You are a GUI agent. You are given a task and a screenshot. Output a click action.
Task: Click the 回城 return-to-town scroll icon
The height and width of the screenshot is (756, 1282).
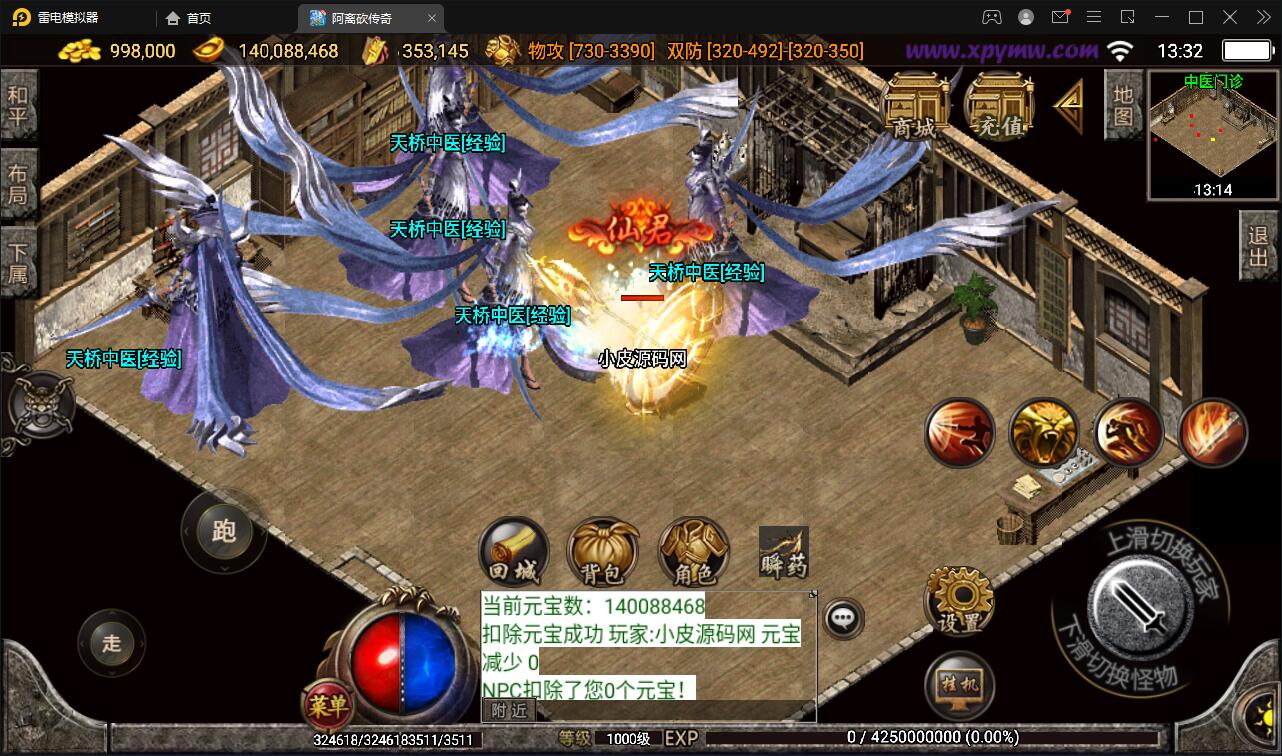(513, 549)
